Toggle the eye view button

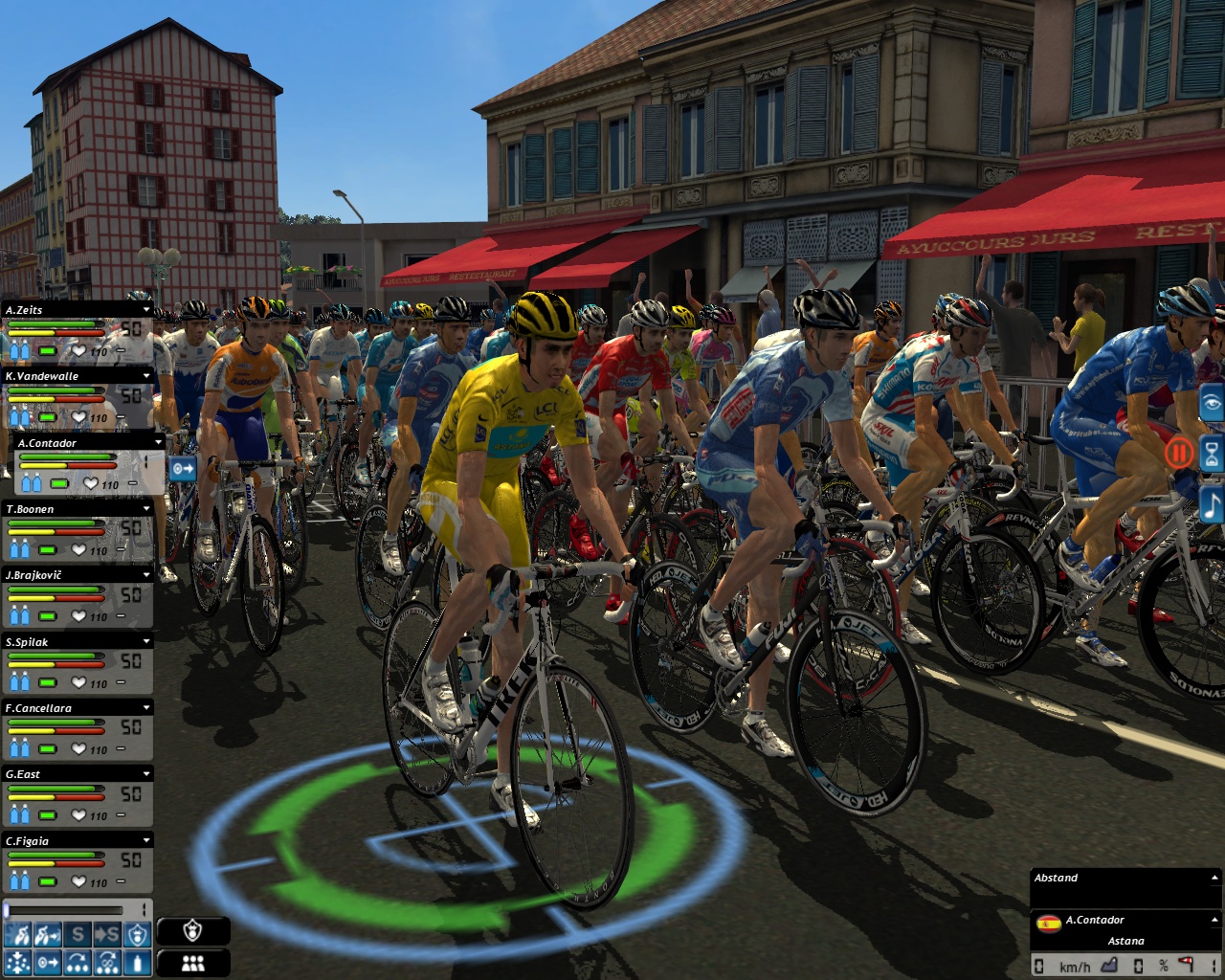1213,403
